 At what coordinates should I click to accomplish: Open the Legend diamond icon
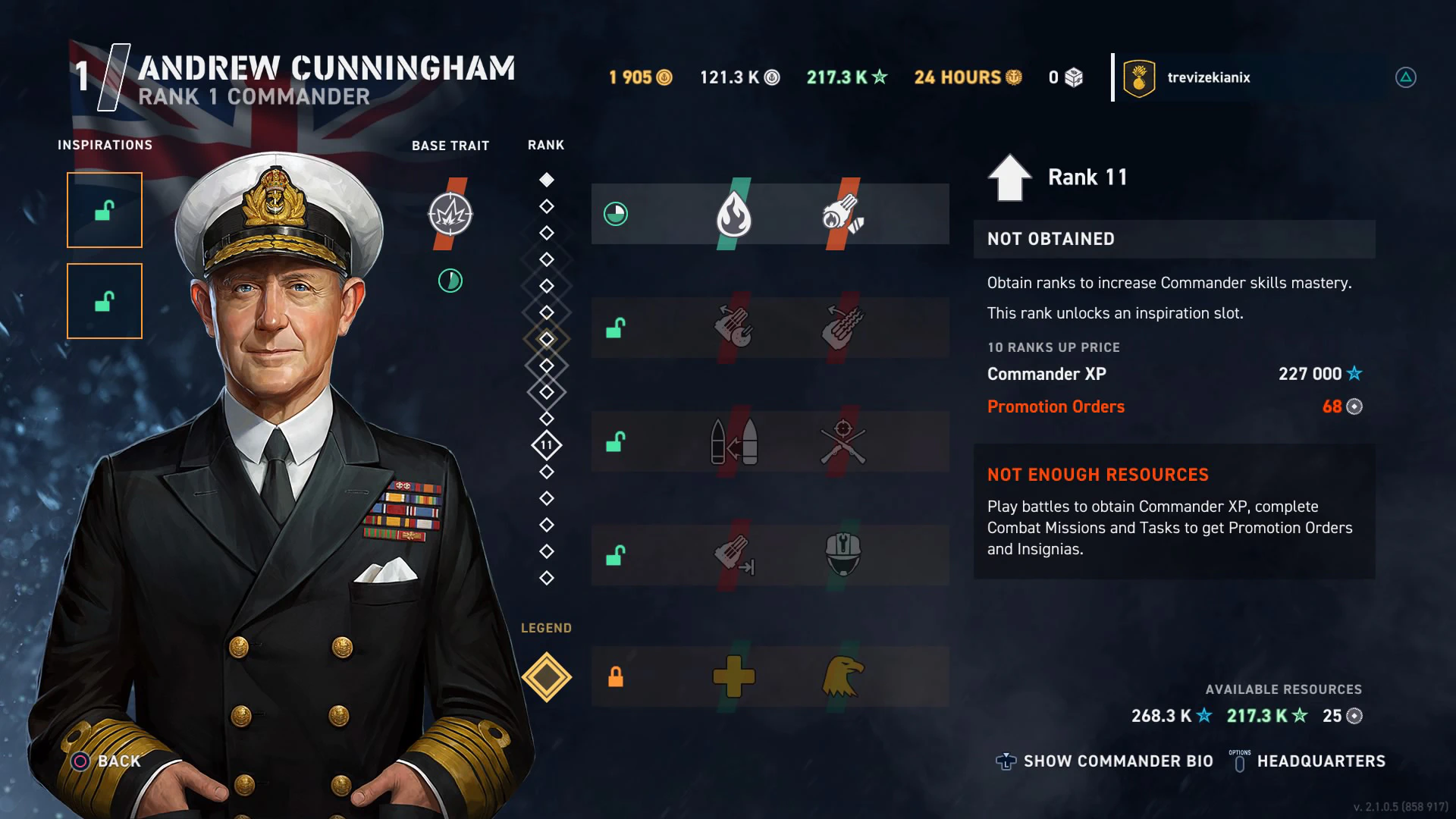[x=546, y=677]
